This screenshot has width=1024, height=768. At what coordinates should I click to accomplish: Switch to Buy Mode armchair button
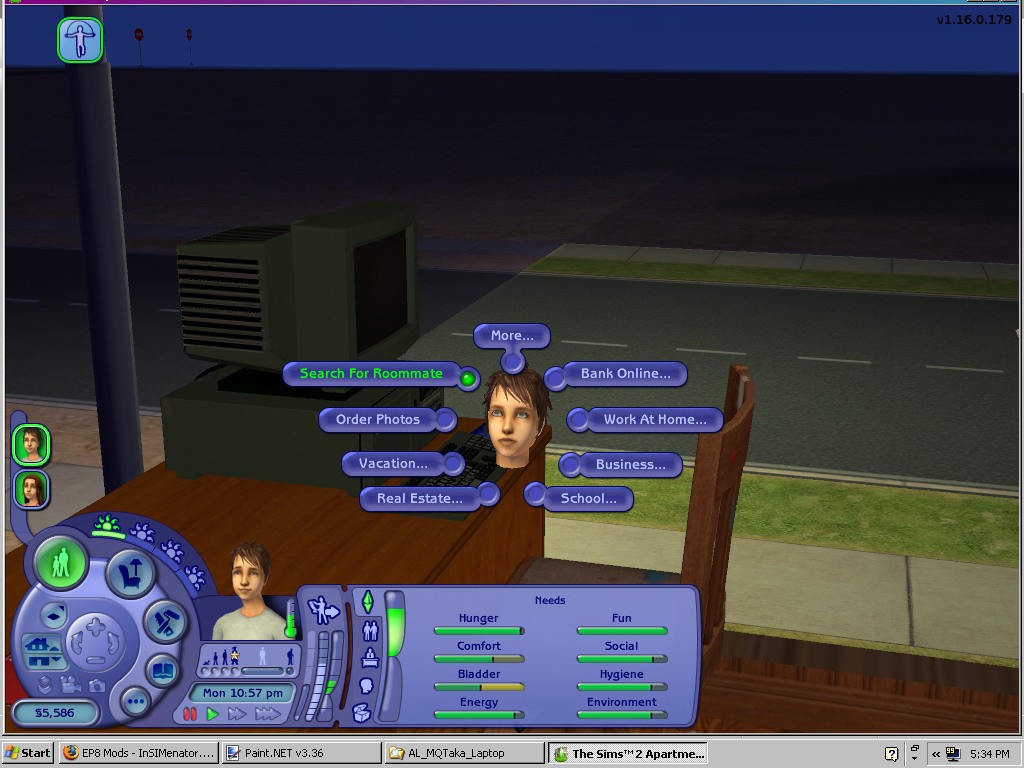(x=131, y=574)
